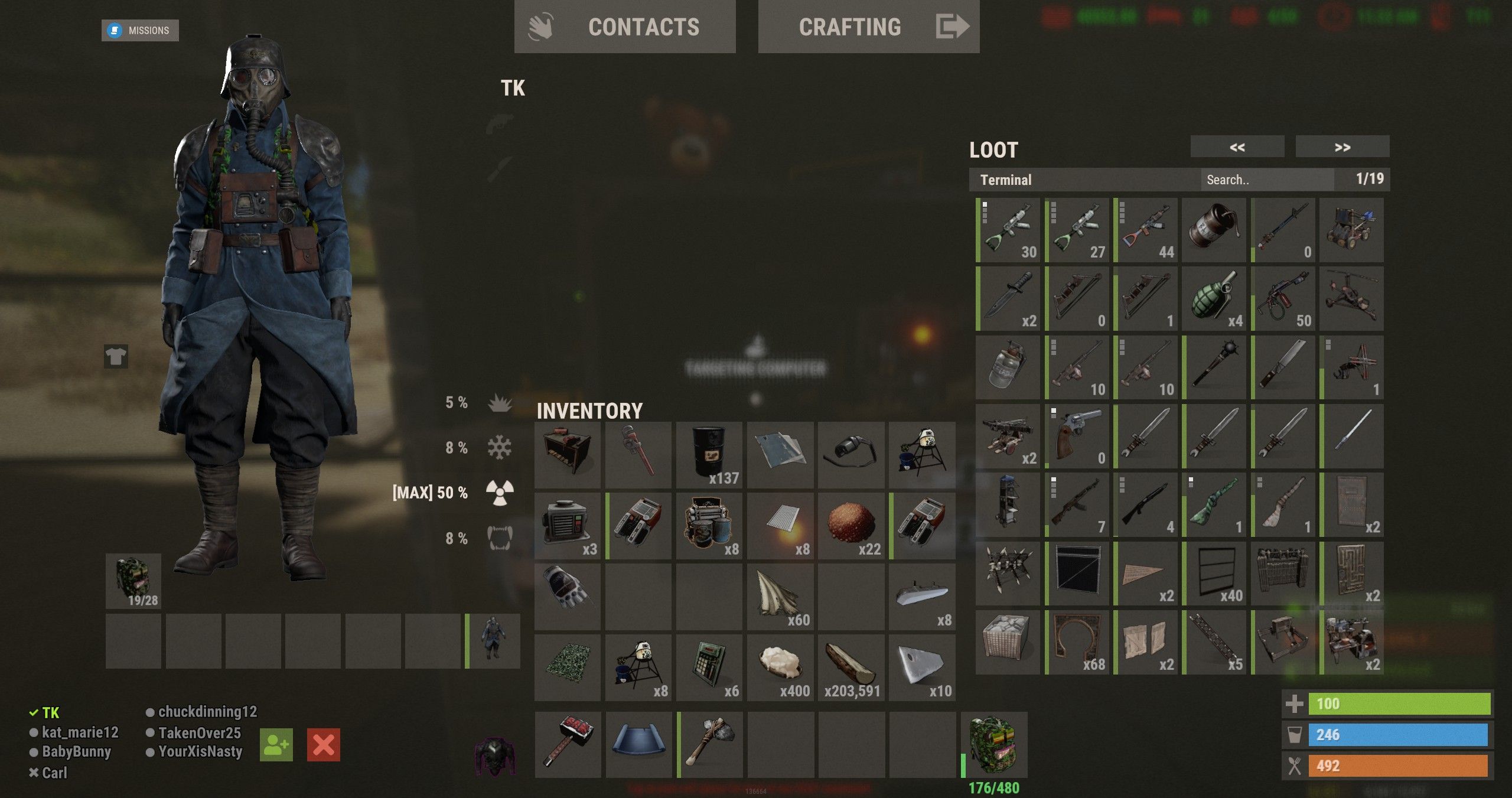Open the Contacts panel
Viewport: 1512px width, 798px height.
624,27
